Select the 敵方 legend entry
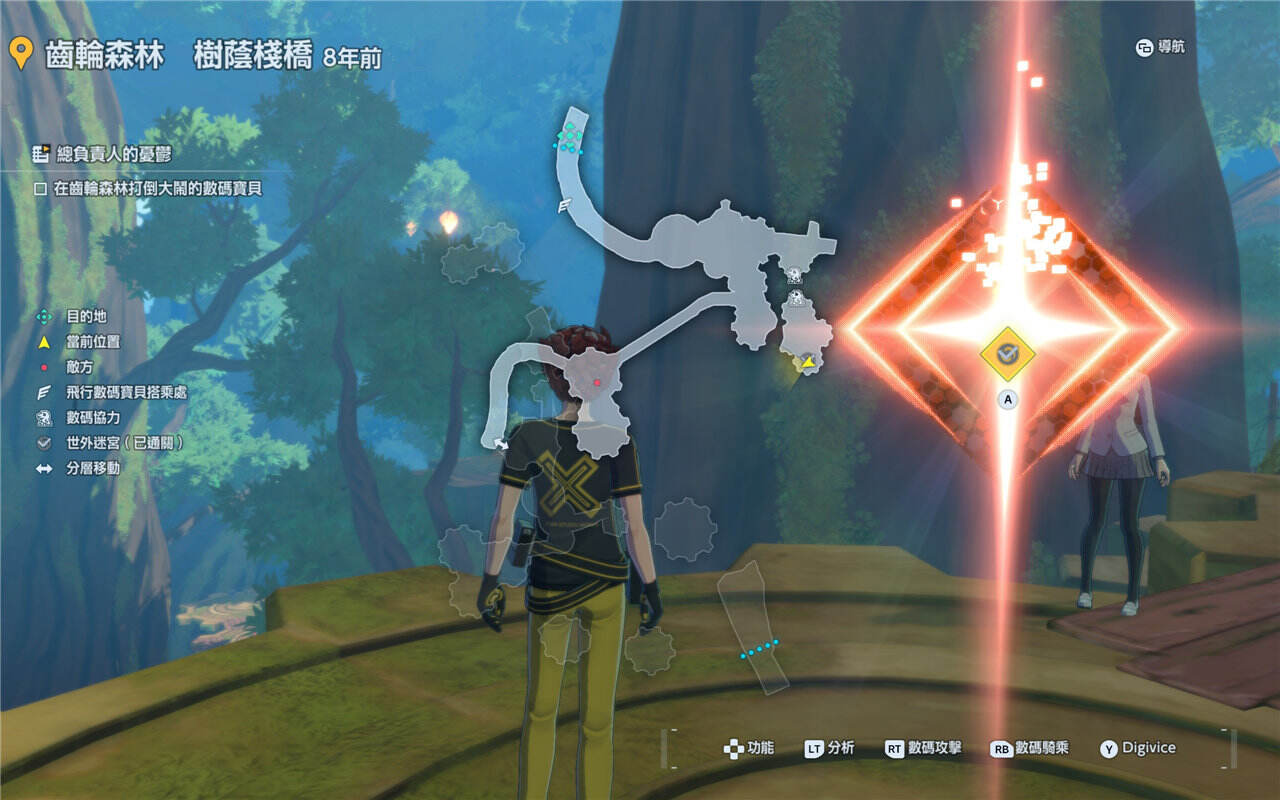 [x=80, y=367]
